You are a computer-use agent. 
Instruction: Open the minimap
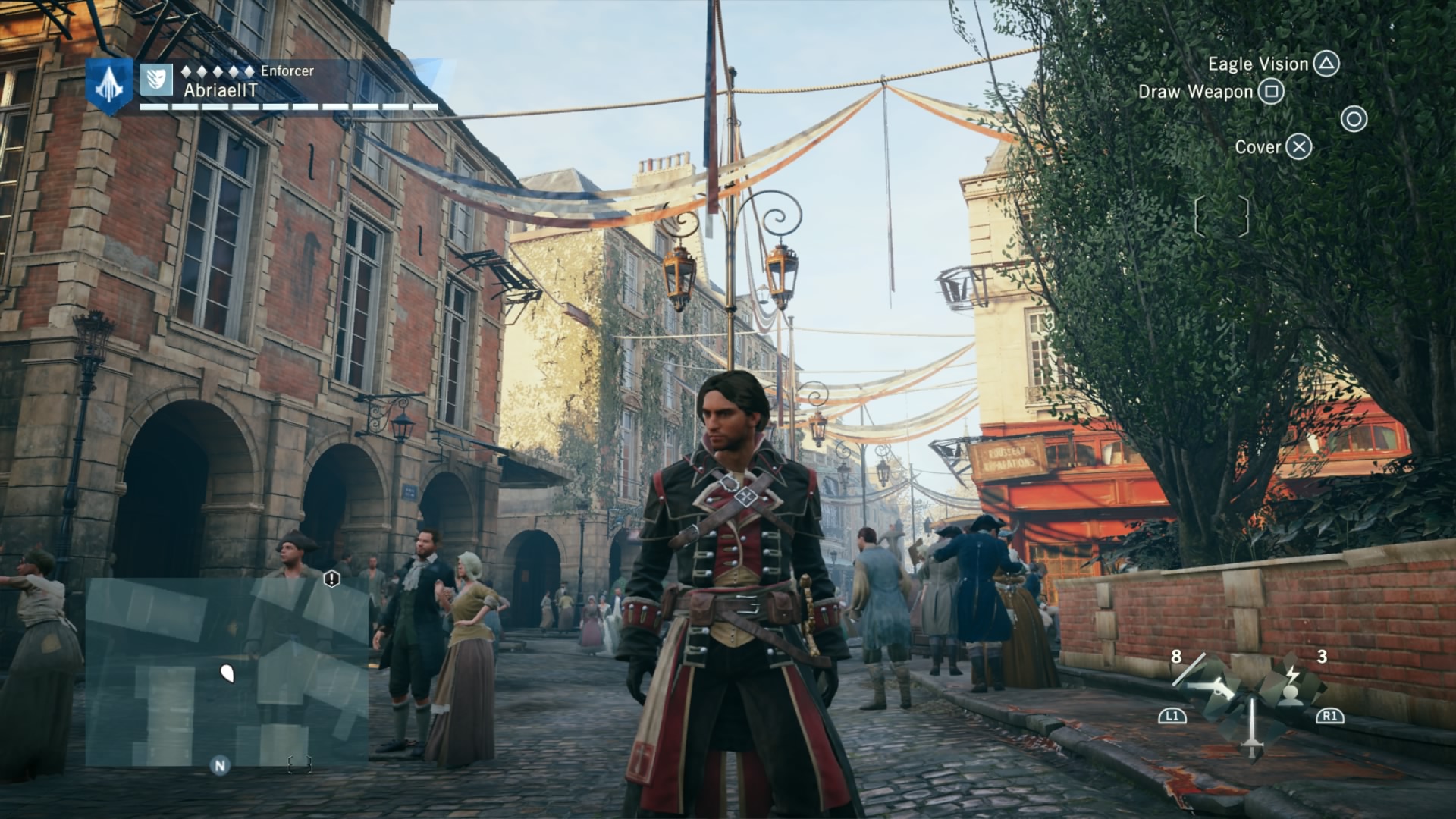(x=226, y=671)
